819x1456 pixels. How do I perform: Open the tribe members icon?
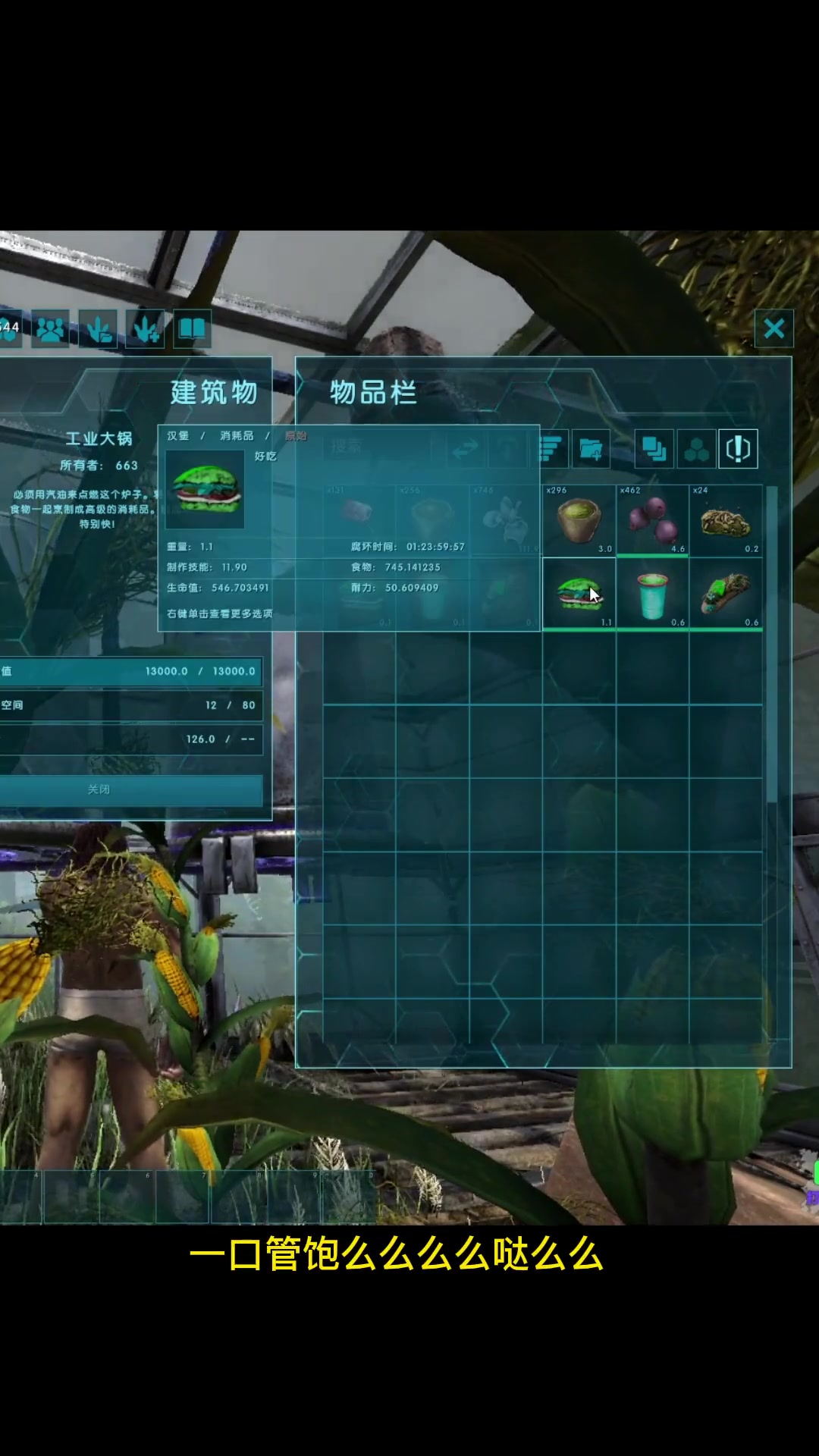pyautogui.click(x=50, y=328)
